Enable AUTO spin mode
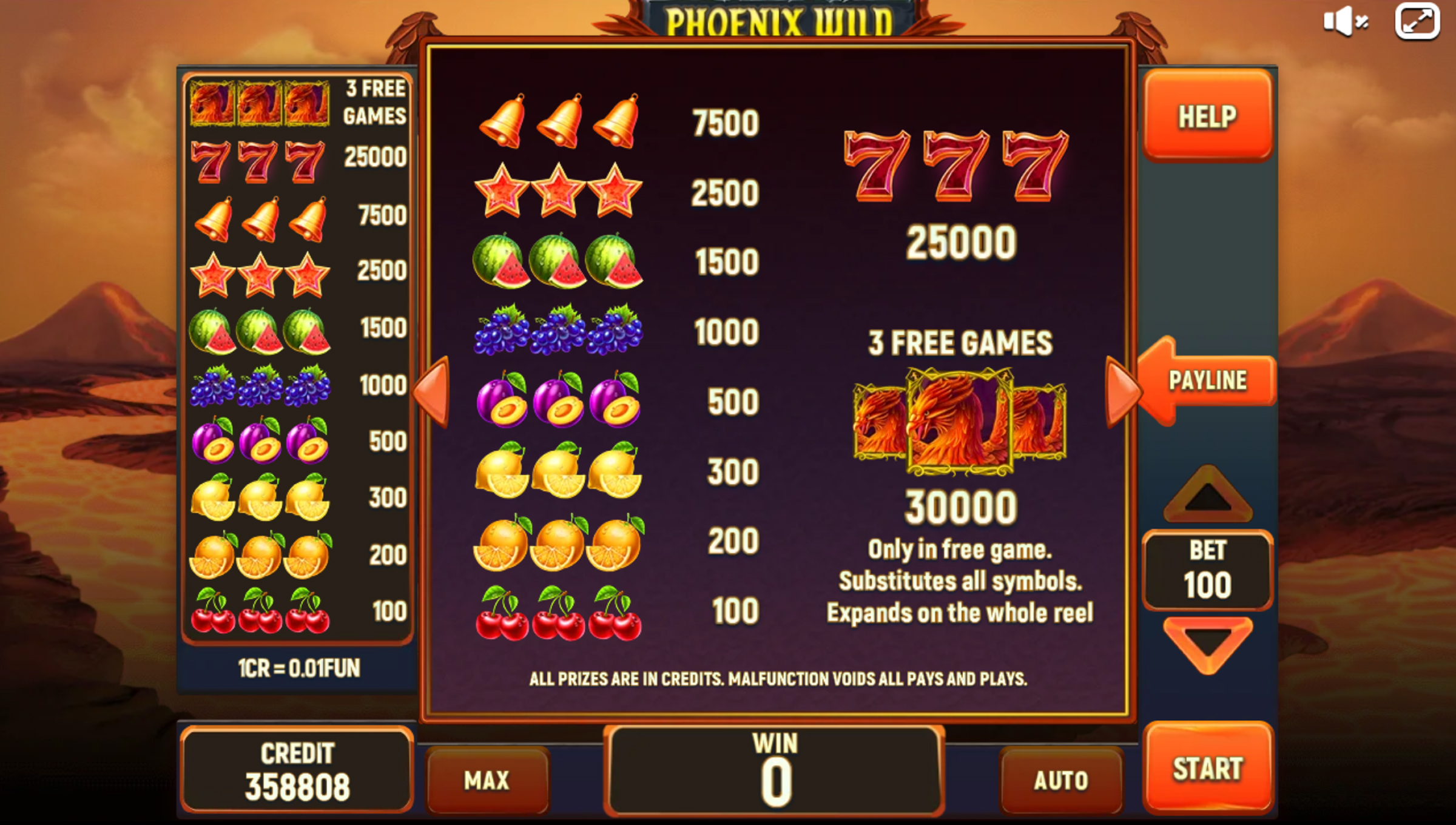Viewport: 1456px width, 825px height. tap(1061, 780)
